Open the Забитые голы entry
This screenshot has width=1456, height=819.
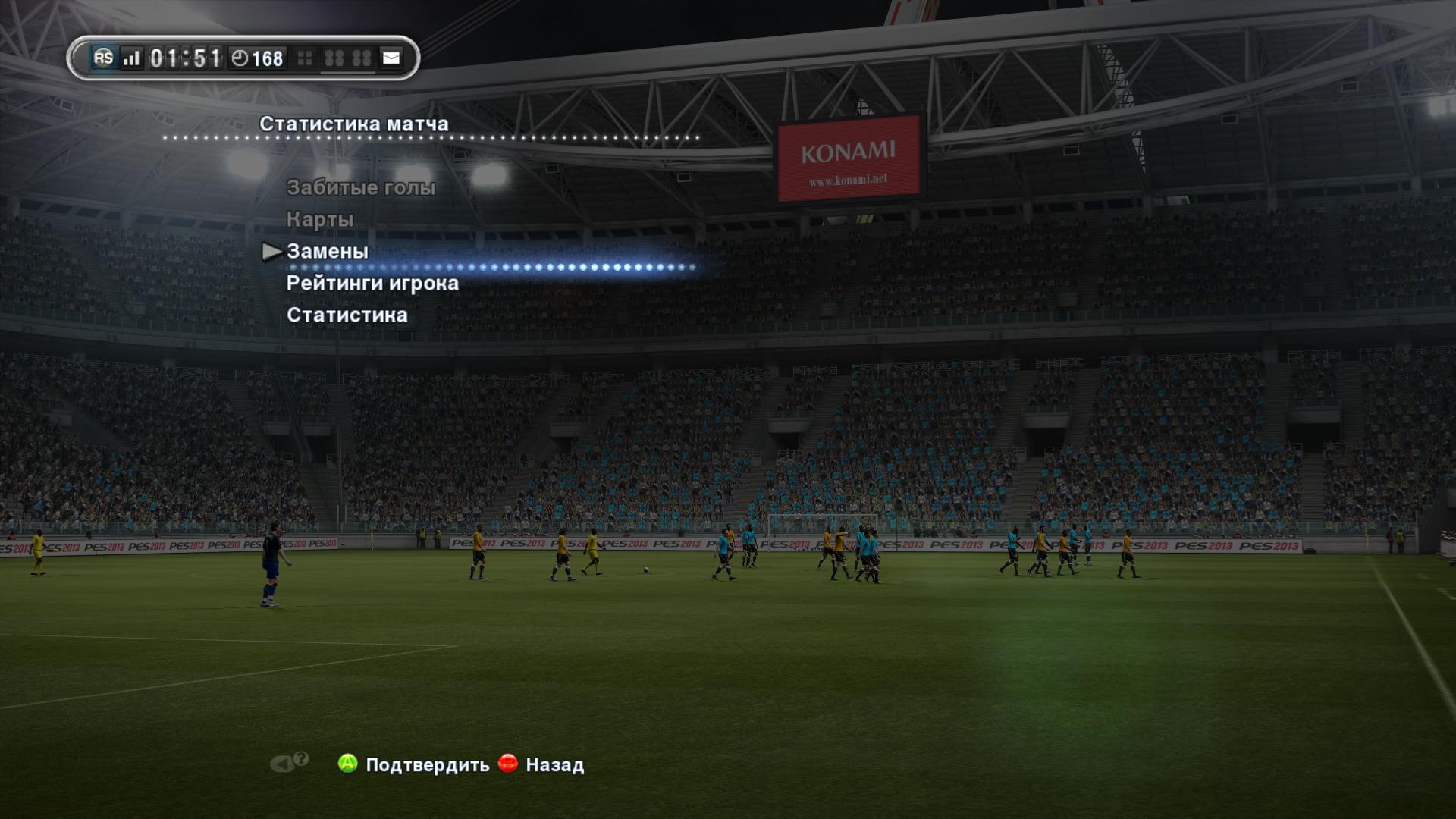click(x=361, y=187)
